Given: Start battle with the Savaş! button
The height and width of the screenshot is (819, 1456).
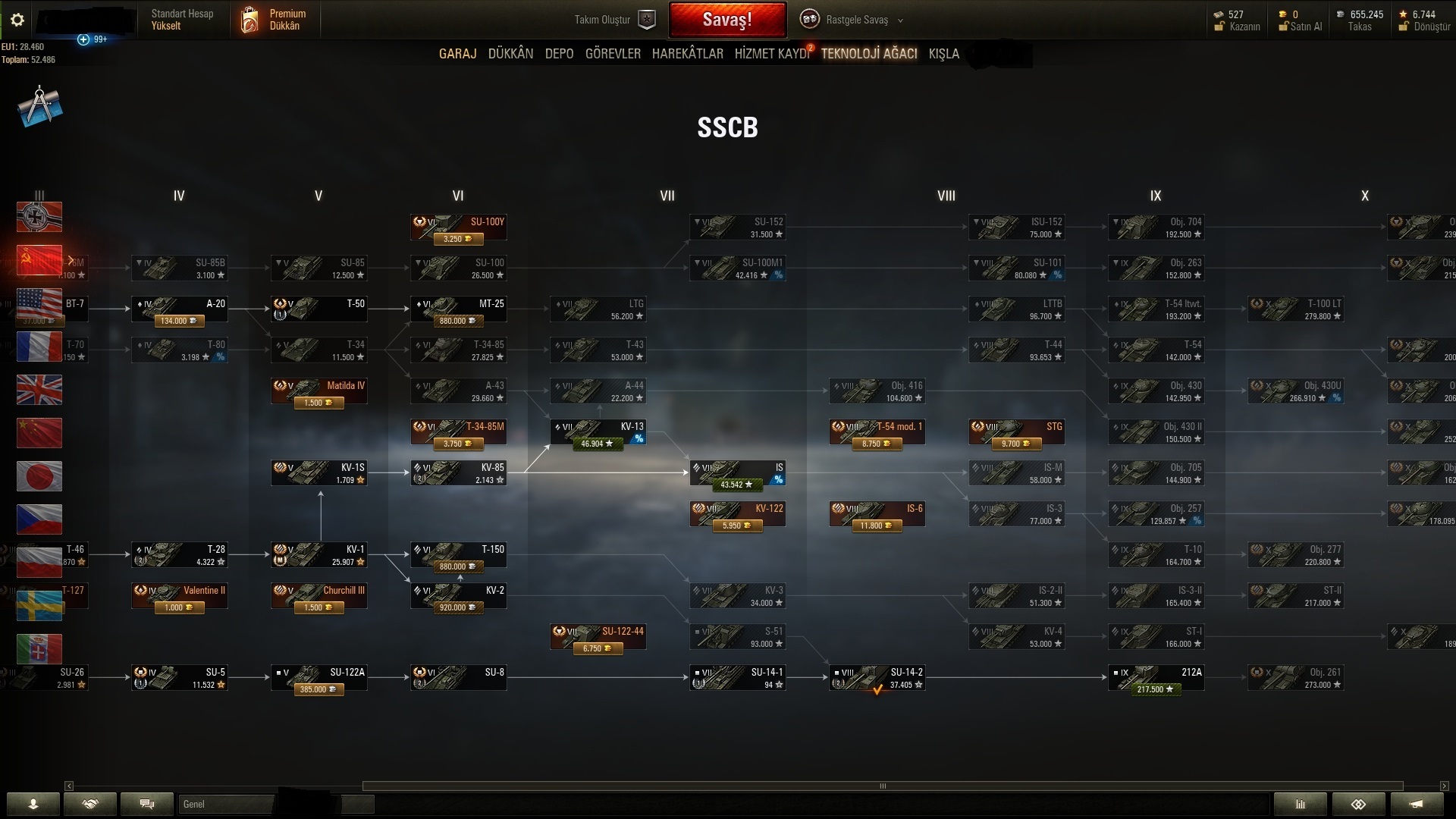Looking at the screenshot, I should pyautogui.click(x=726, y=20).
